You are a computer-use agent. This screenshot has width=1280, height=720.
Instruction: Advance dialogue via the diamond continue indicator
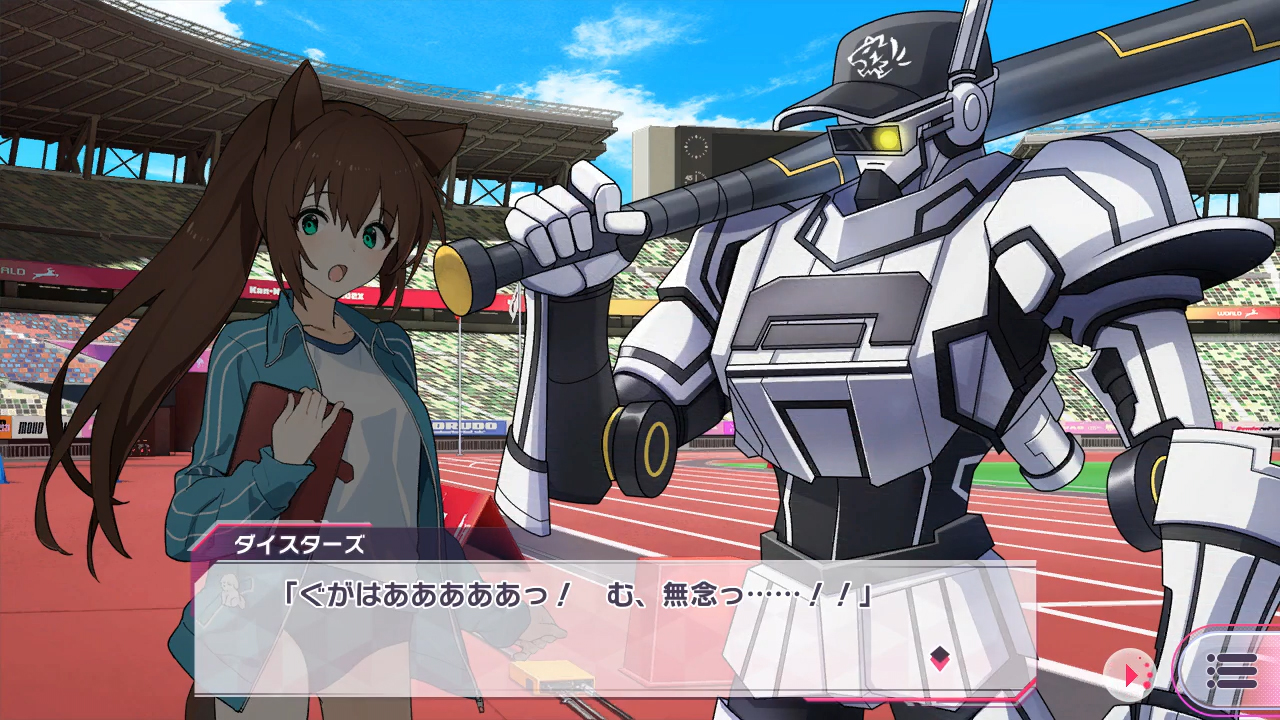coord(939,657)
